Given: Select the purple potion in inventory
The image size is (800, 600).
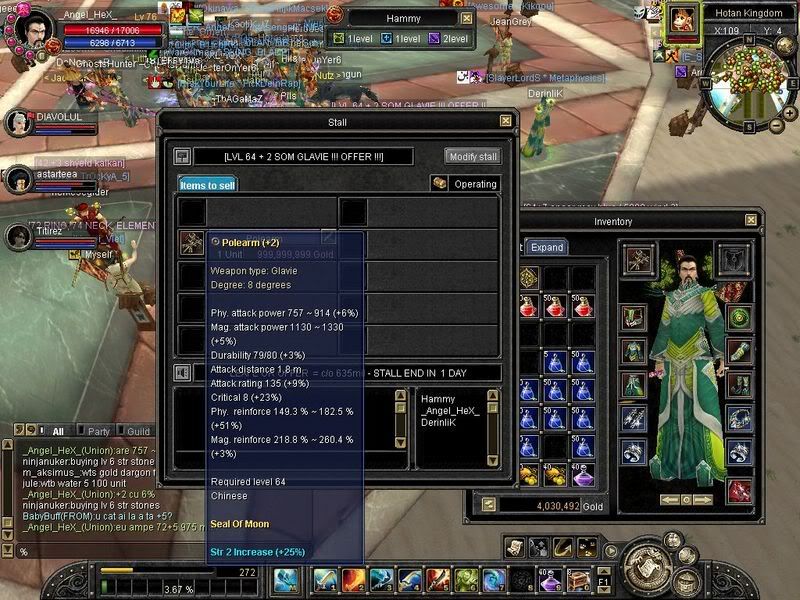Looking at the screenshot, I should tap(583, 474).
